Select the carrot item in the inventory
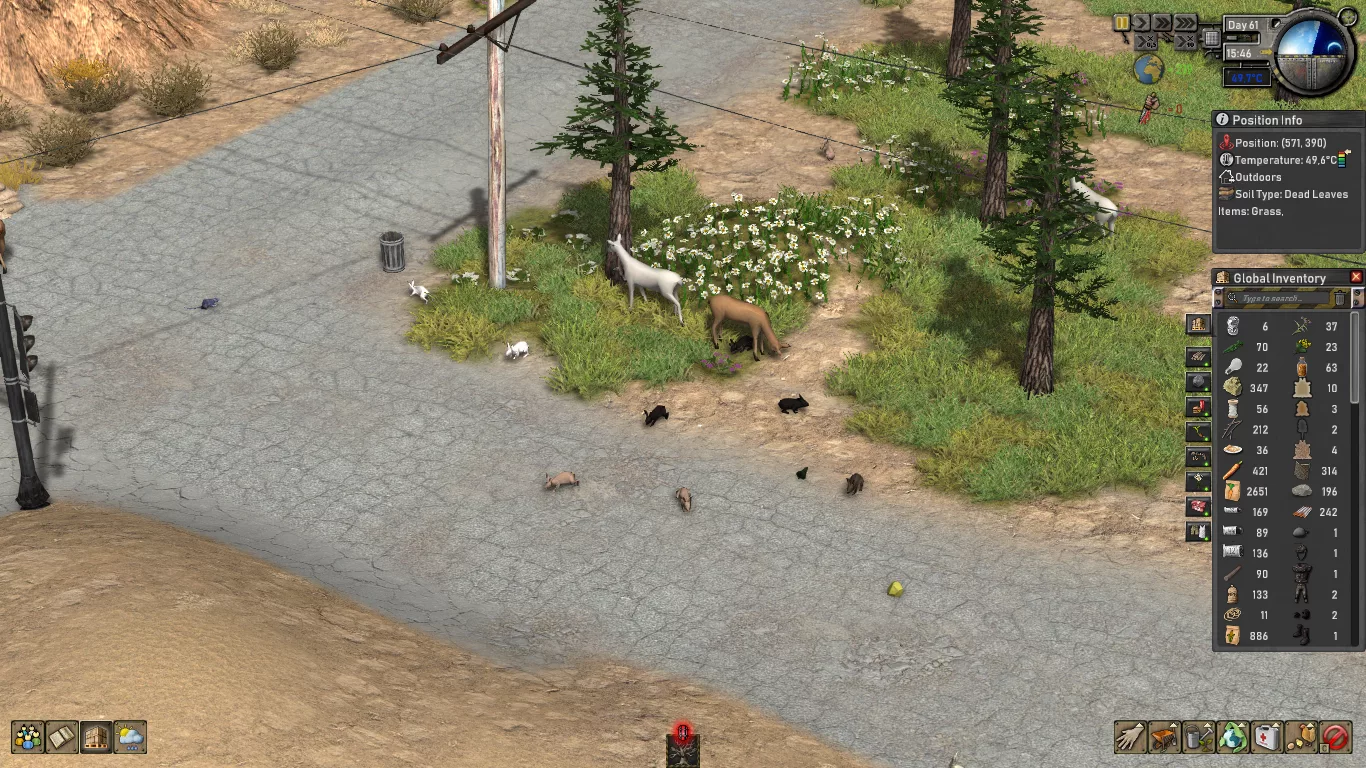1366x768 pixels. coord(1232,470)
